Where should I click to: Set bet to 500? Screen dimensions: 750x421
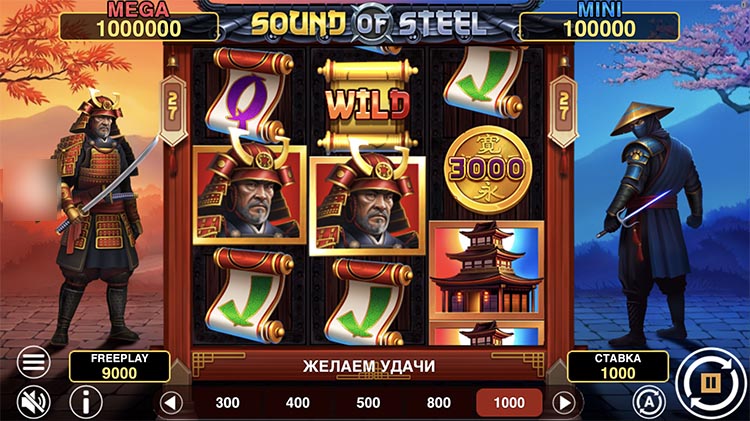click(x=368, y=403)
